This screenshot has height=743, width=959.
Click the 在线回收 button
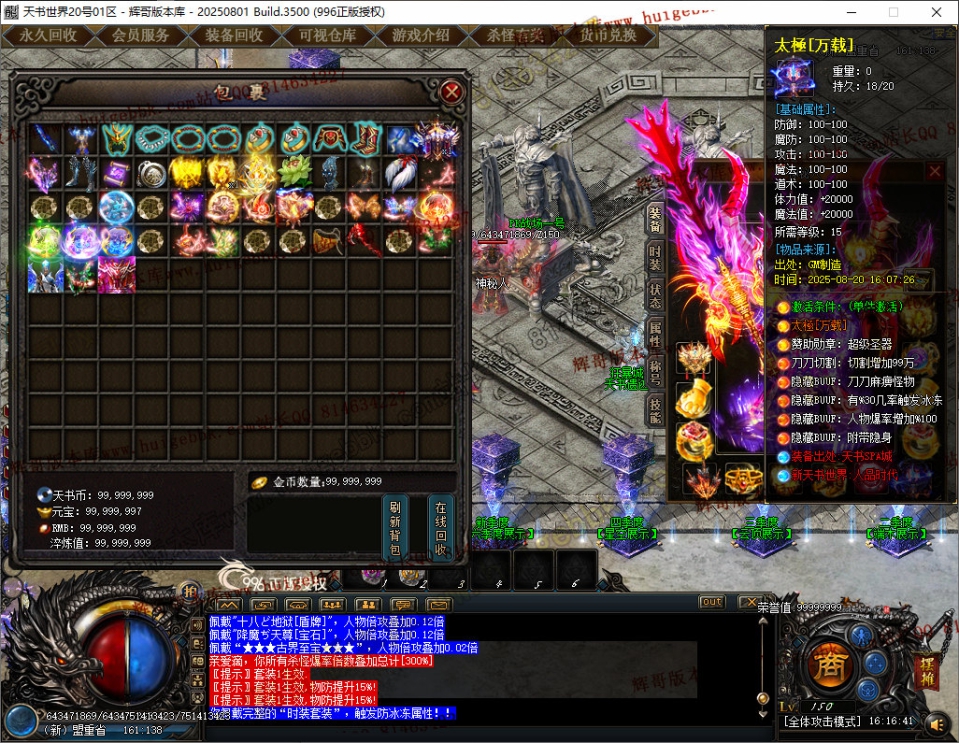pos(441,528)
